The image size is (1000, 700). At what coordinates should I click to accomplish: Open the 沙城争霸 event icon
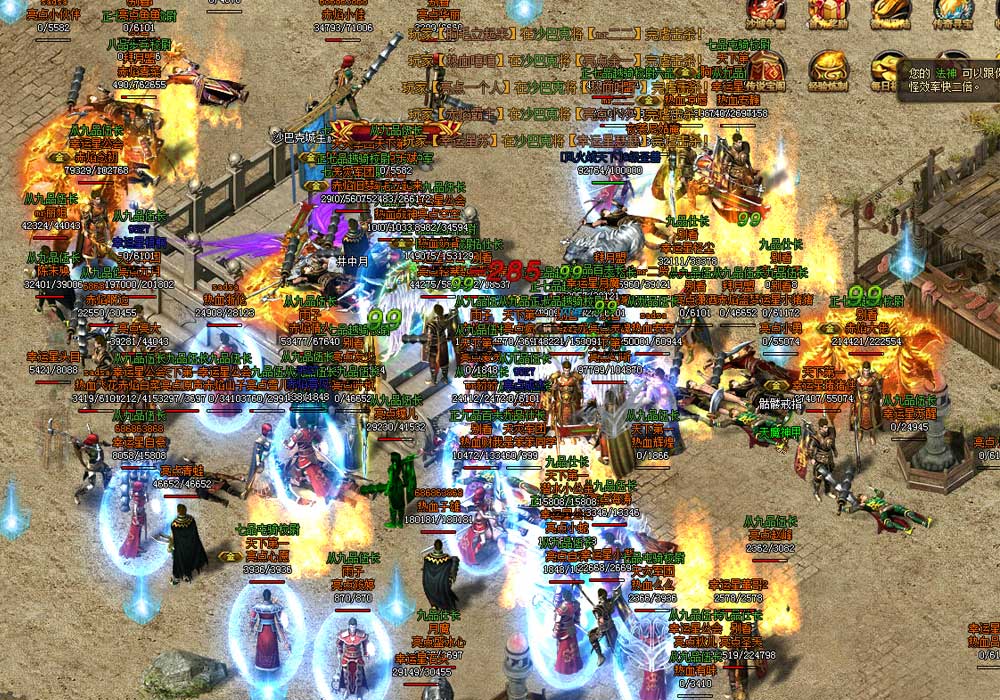tap(767, 12)
